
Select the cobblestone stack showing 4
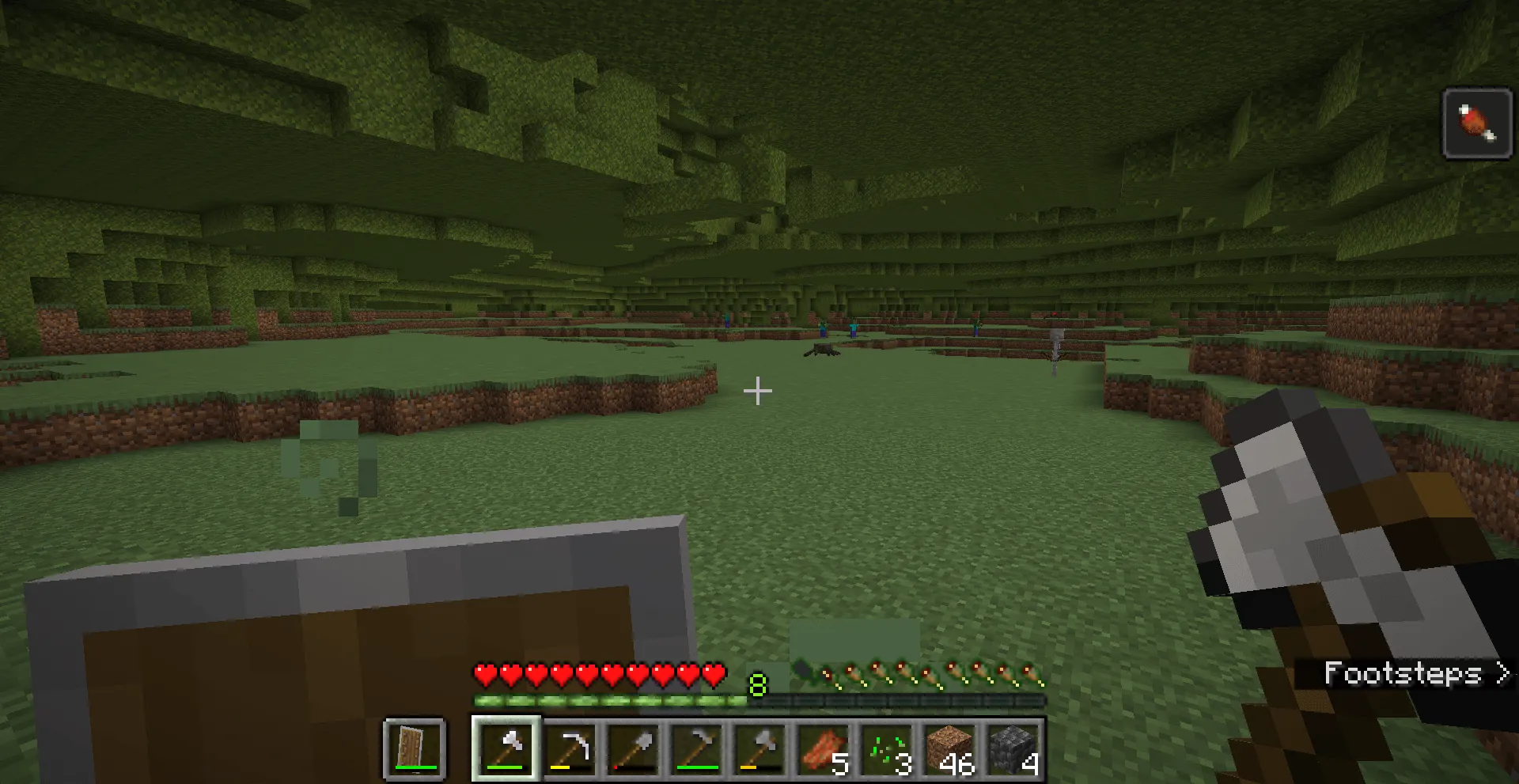pos(1011,750)
